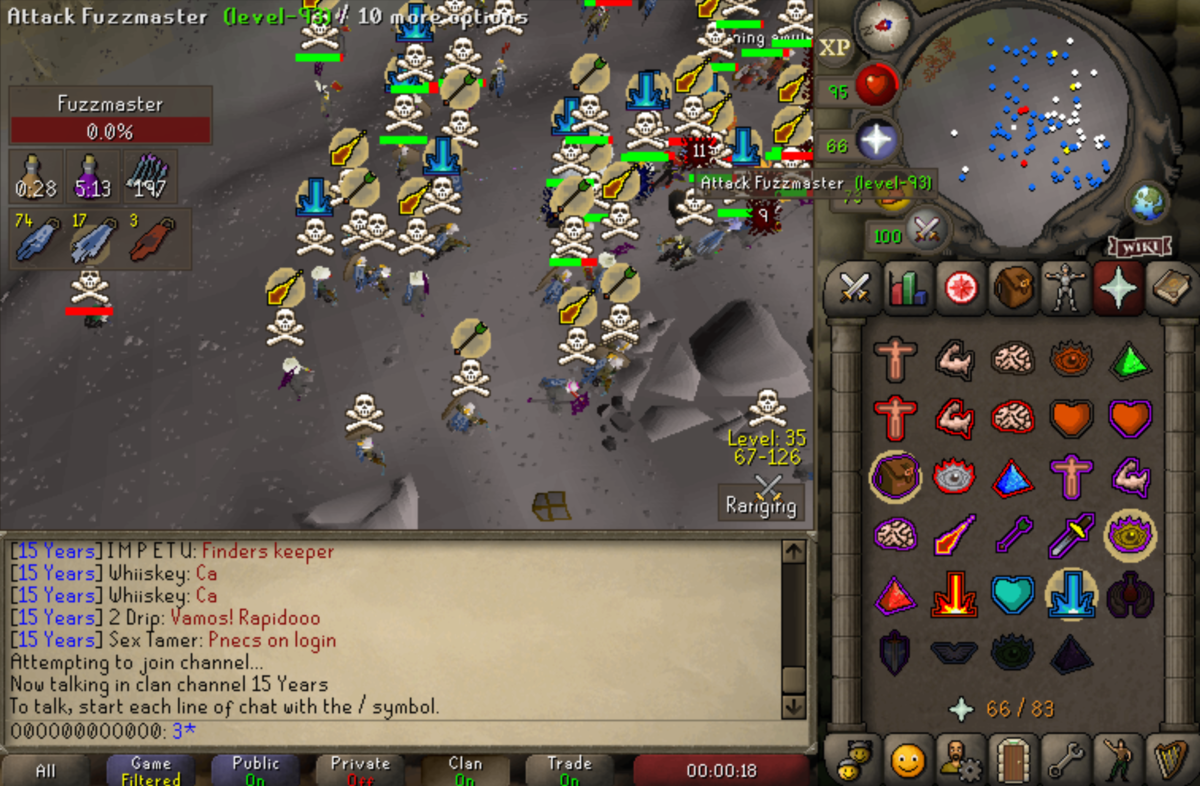1200x786 pixels.
Task: Activate the teal heart Redemption prayer
Action: [1013, 594]
